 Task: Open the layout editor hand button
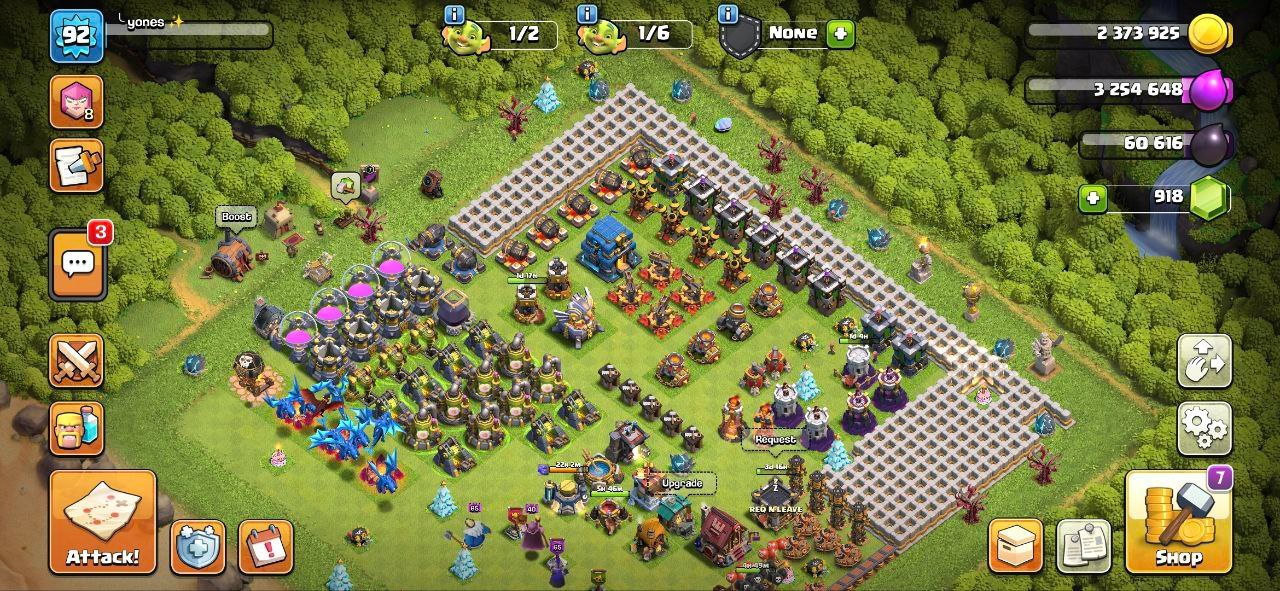tap(1204, 361)
